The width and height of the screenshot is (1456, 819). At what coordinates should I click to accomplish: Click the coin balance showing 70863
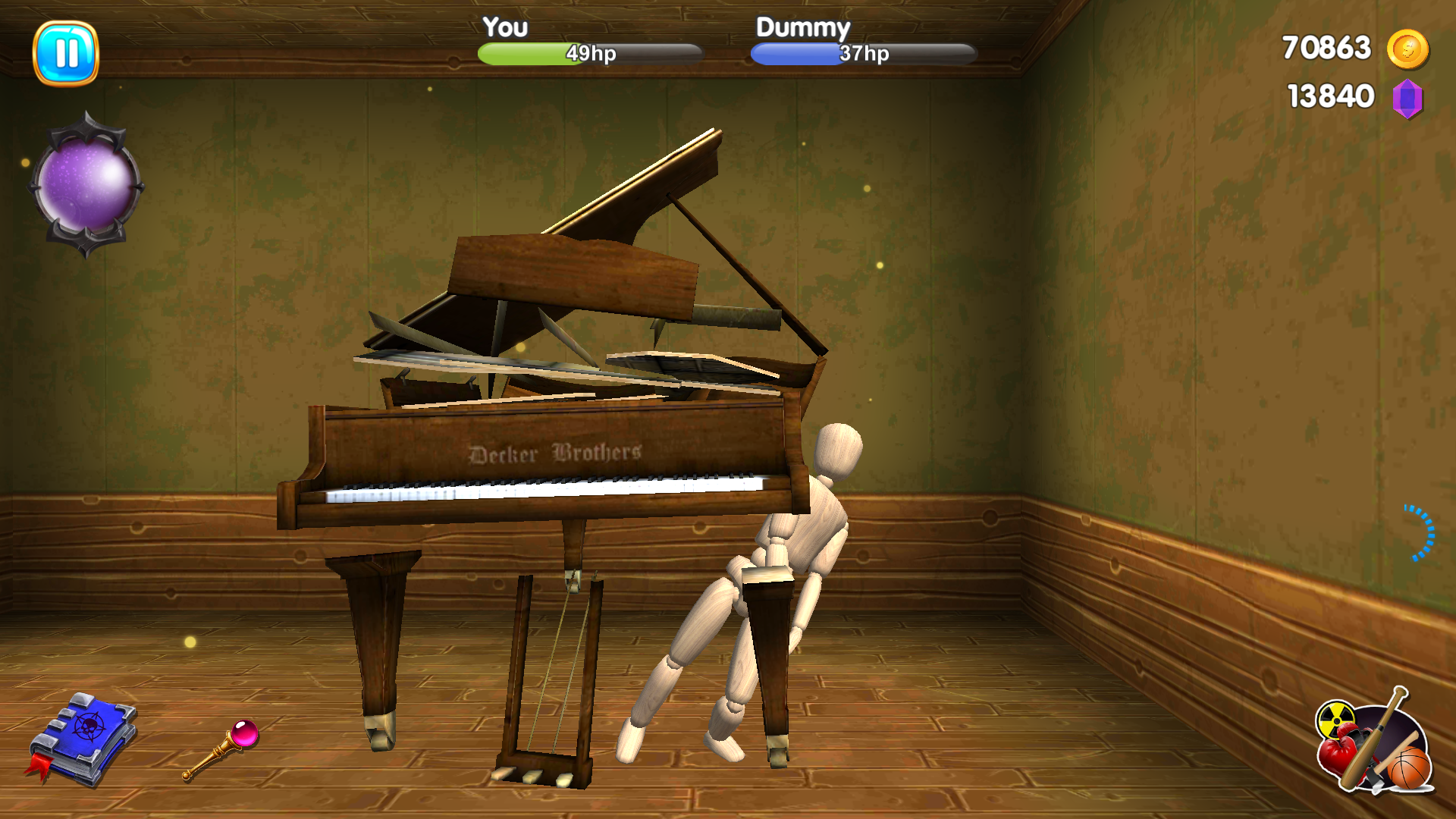pos(1326,48)
